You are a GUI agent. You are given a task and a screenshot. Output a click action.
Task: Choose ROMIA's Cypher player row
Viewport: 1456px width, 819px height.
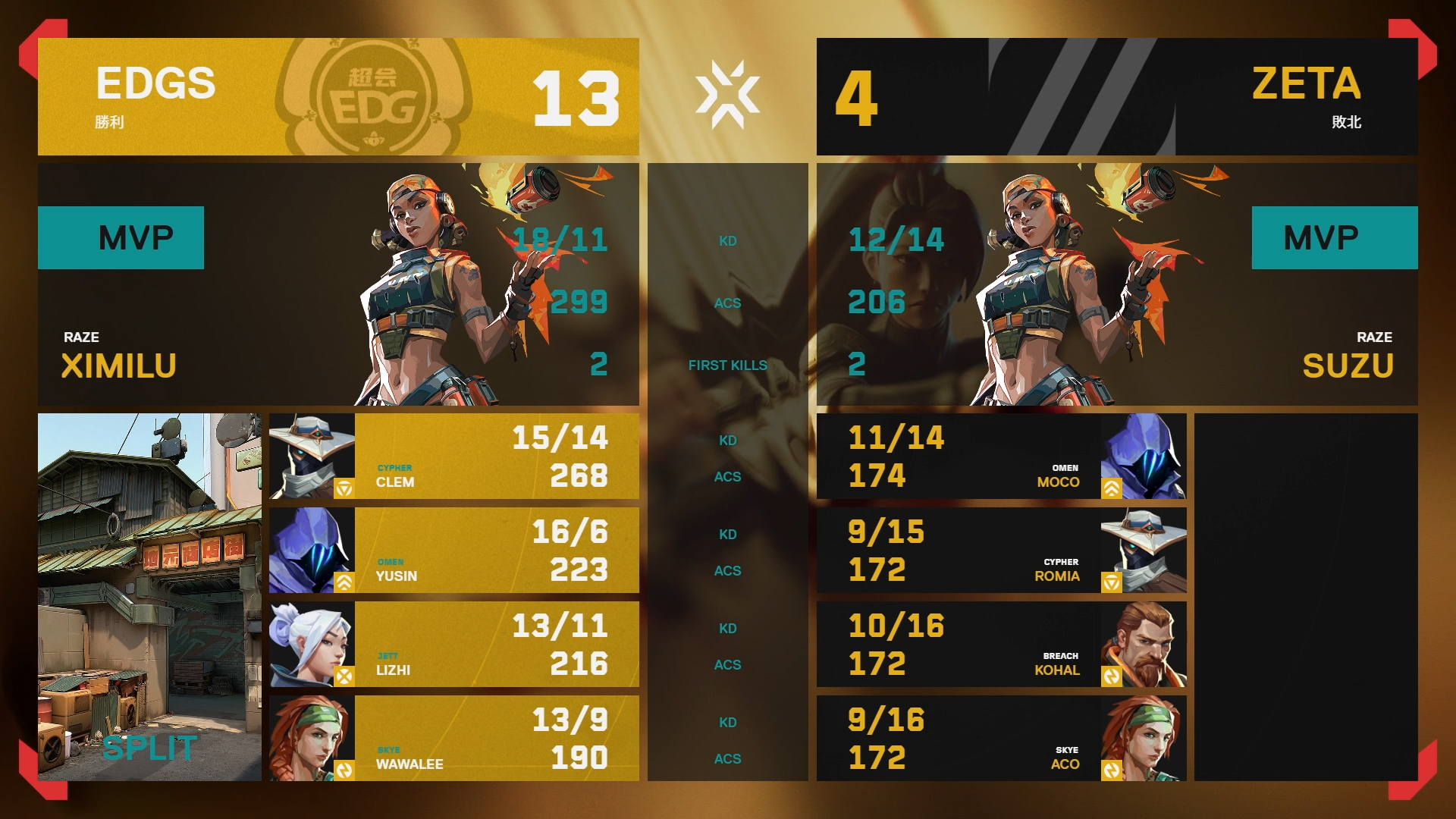tap(1001, 551)
